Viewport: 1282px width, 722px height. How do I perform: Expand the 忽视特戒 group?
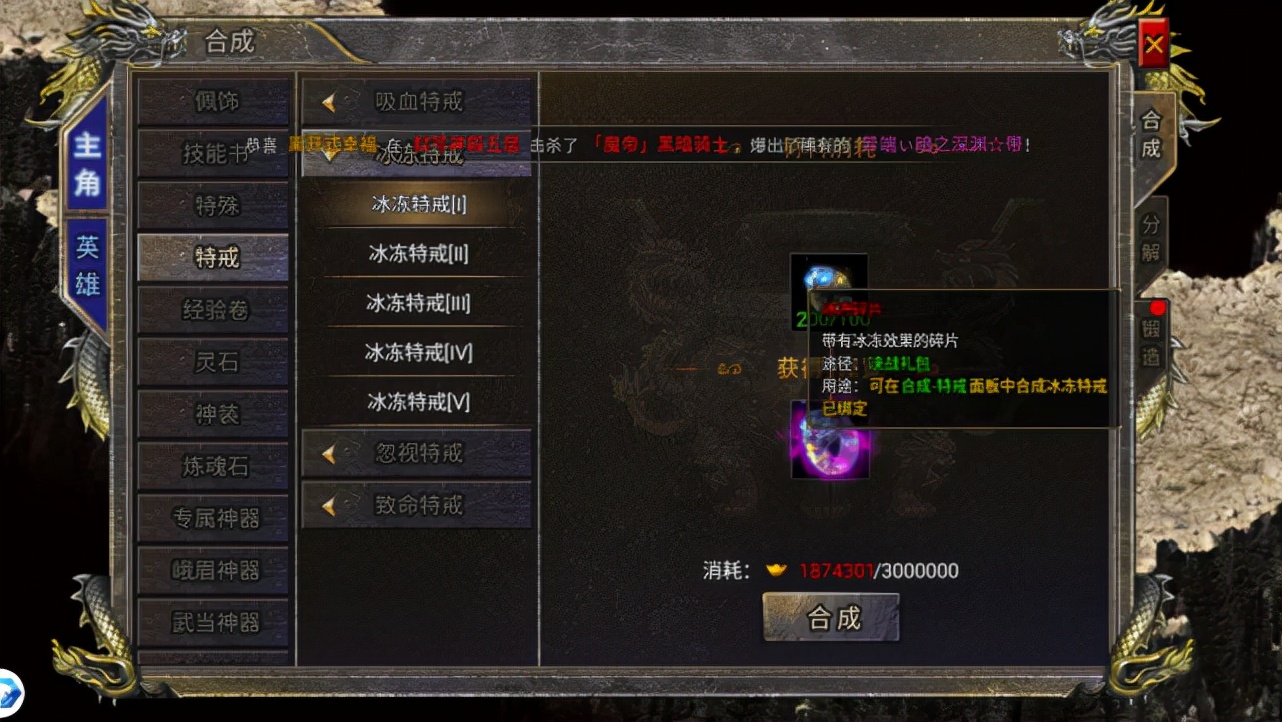tap(417, 454)
